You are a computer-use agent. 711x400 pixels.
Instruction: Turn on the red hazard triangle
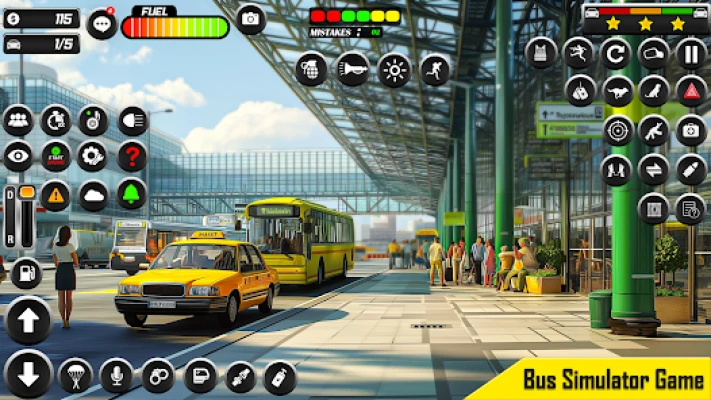coord(690,91)
